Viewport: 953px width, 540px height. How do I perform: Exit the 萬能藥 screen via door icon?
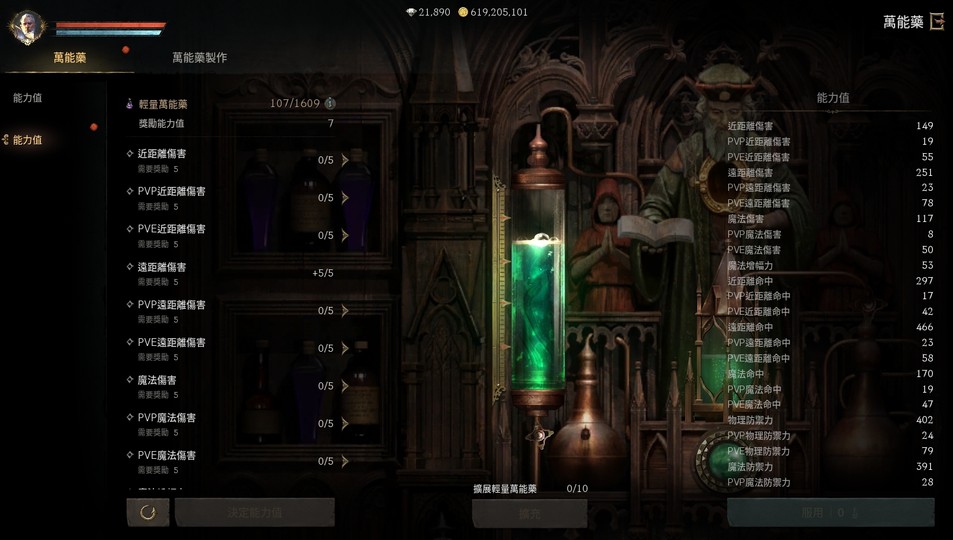pyautogui.click(x=937, y=21)
